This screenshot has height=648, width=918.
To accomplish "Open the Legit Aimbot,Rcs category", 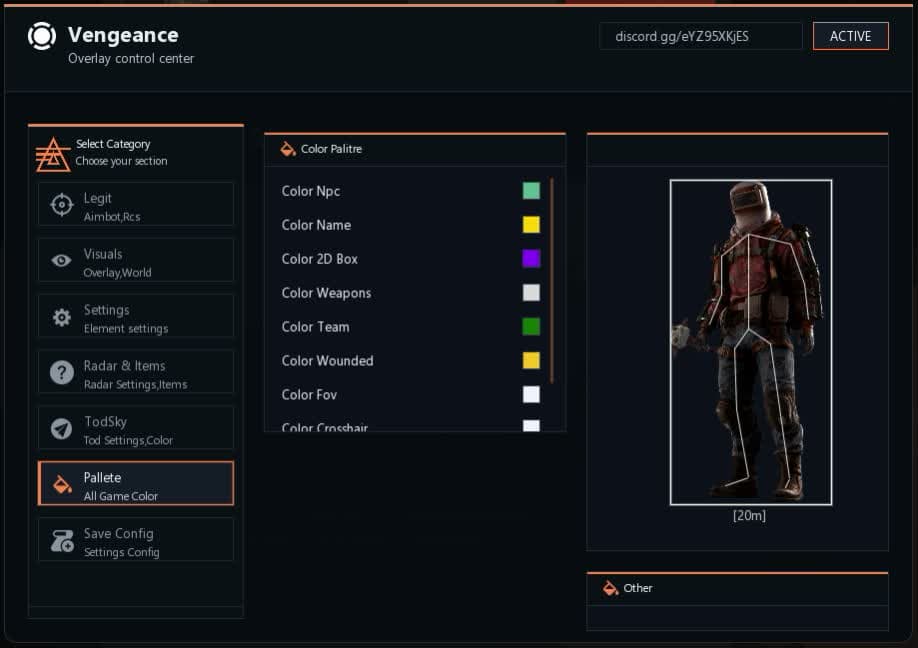I will (136, 205).
